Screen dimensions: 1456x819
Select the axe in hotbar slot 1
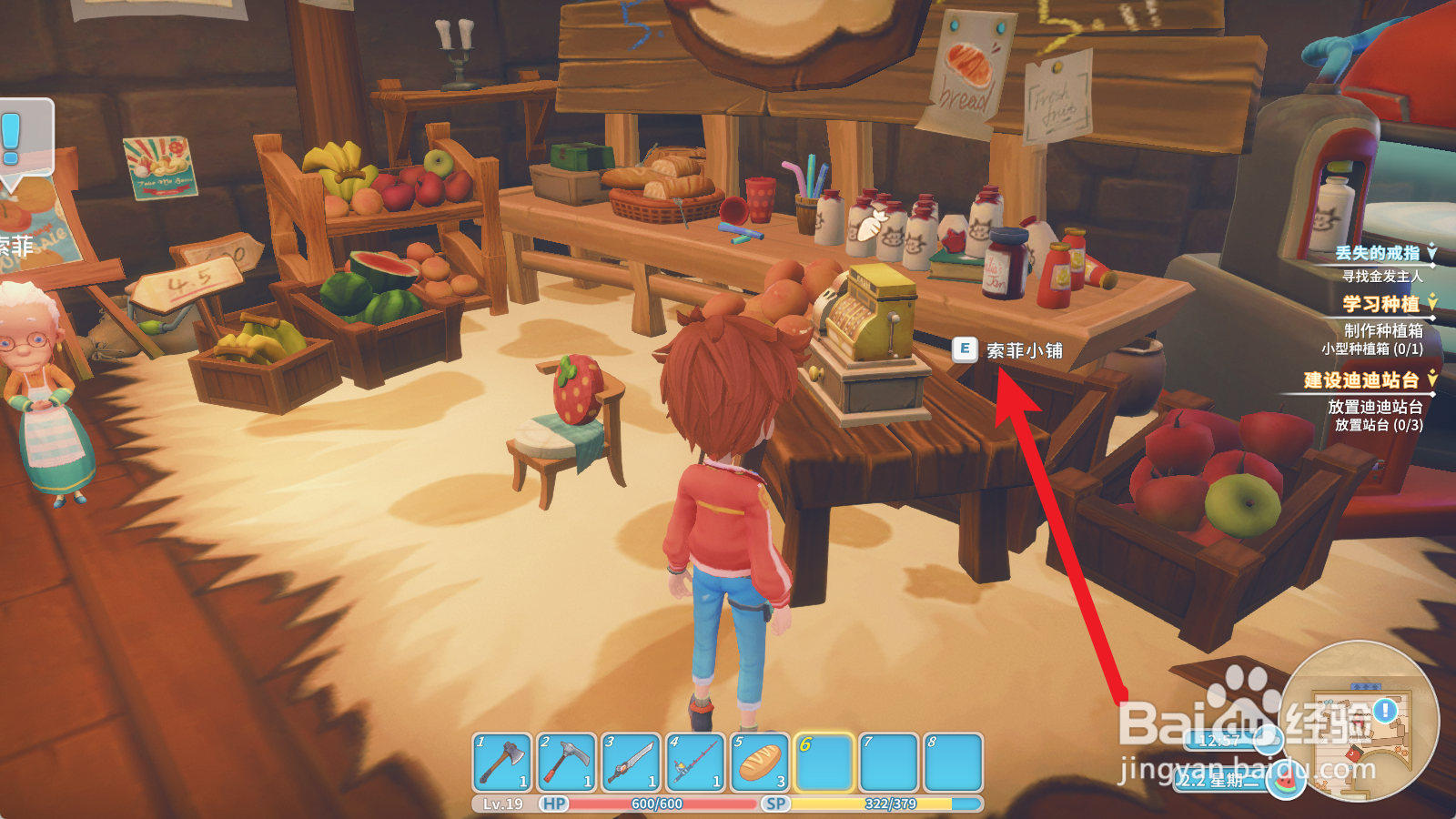point(502,763)
